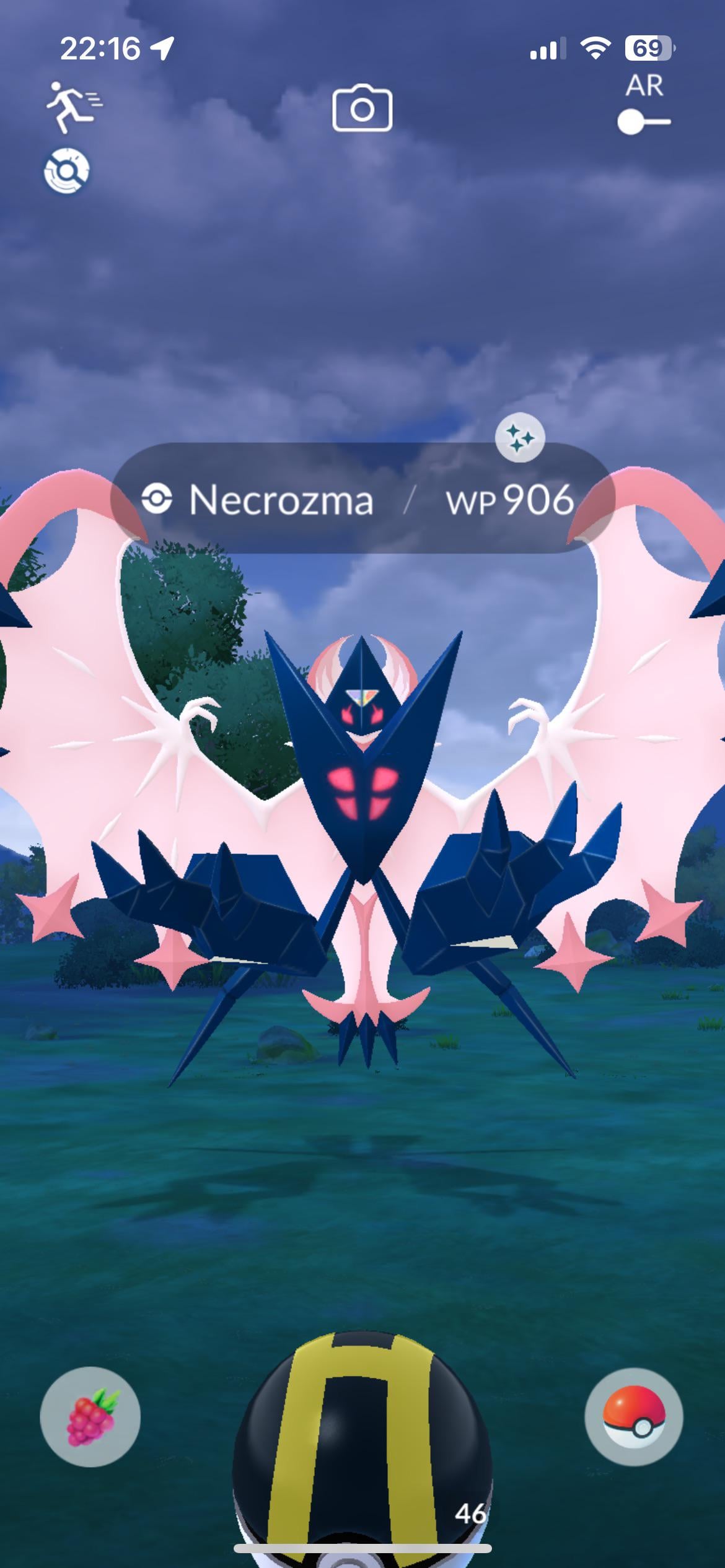Tap the shiny sparkle badge
The height and width of the screenshot is (1568, 725).
(520, 438)
